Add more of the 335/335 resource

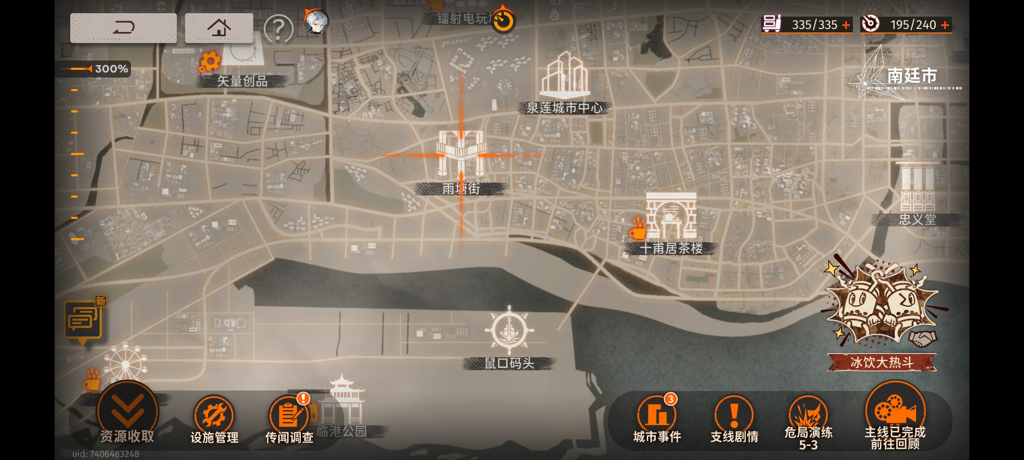[x=846, y=24]
